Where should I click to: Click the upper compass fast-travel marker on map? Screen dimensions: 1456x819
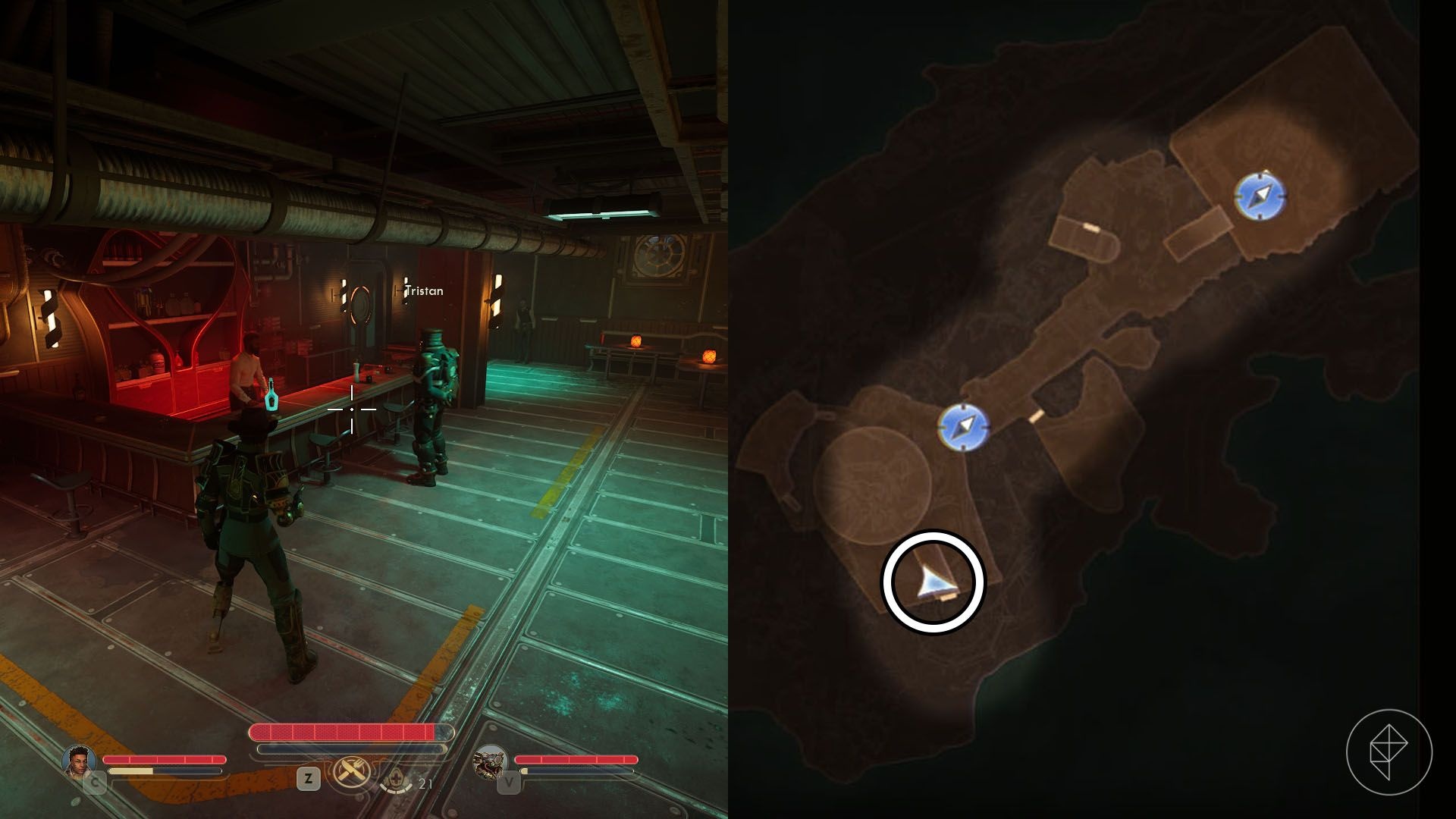[1260, 196]
